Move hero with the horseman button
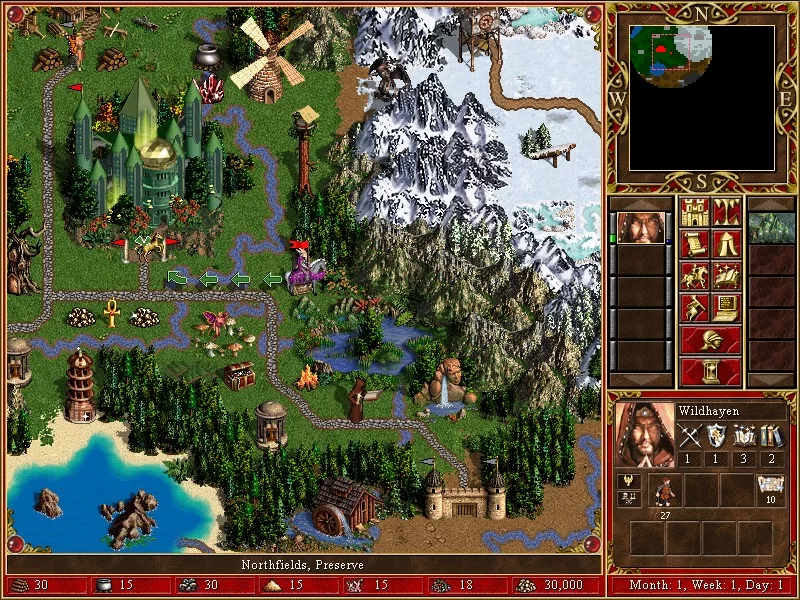Viewport: 800px width, 600px height. 694,276
